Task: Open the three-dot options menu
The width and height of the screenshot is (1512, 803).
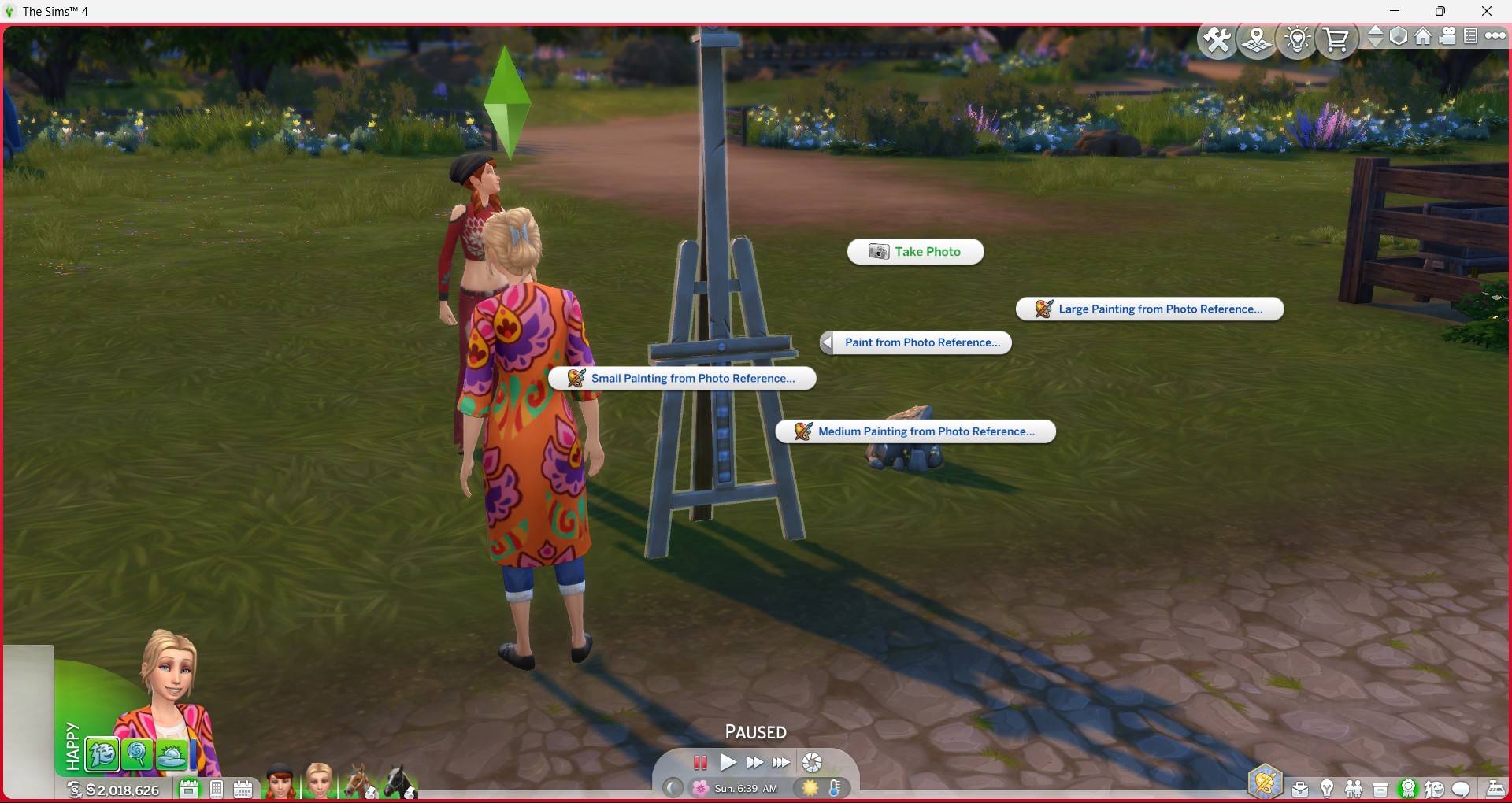Action: pyautogui.click(x=1495, y=36)
